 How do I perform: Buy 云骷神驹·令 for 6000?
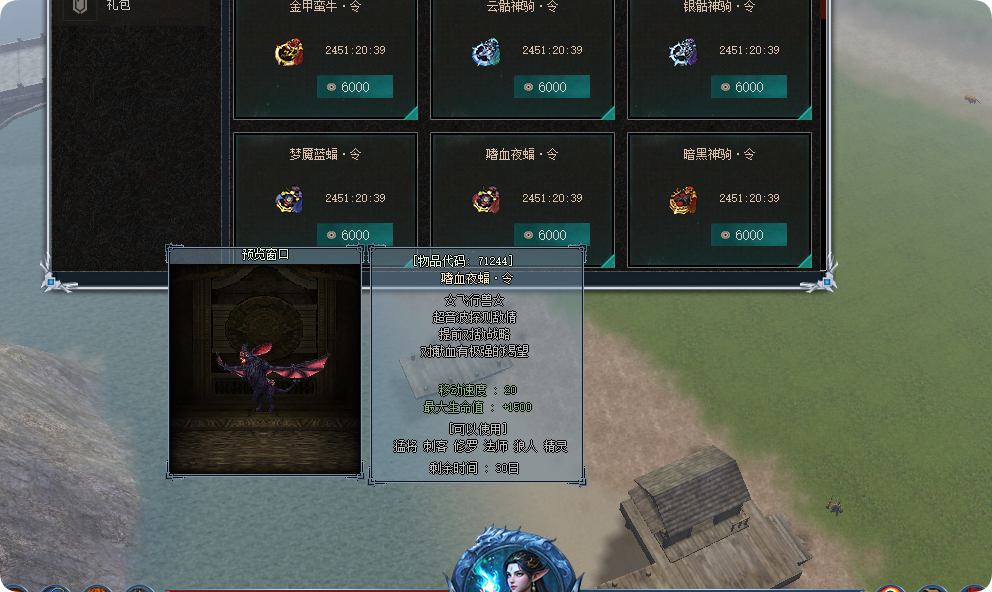click(552, 87)
